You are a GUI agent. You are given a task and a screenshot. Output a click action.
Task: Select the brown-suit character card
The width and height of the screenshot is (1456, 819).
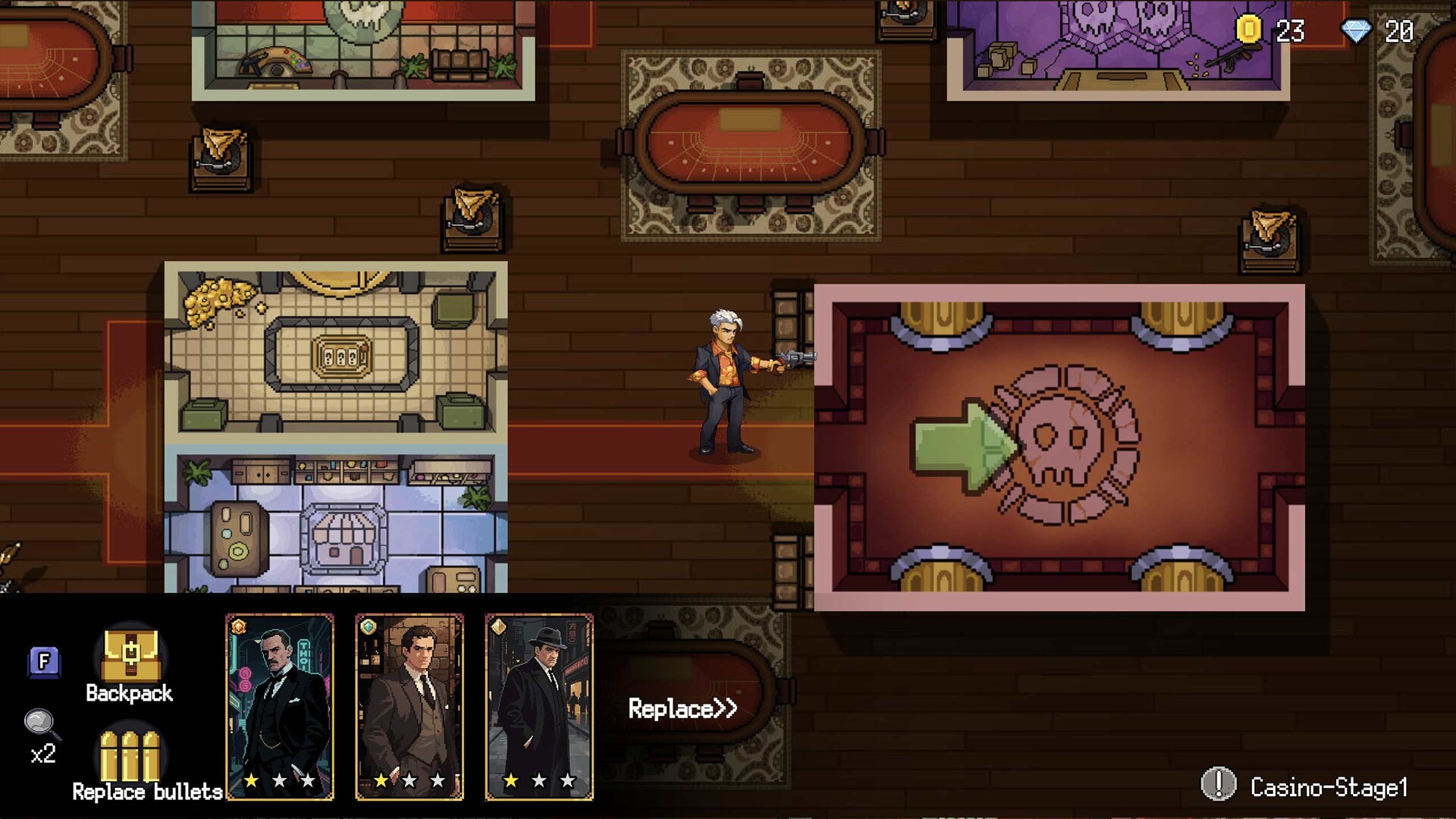tap(410, 705)
